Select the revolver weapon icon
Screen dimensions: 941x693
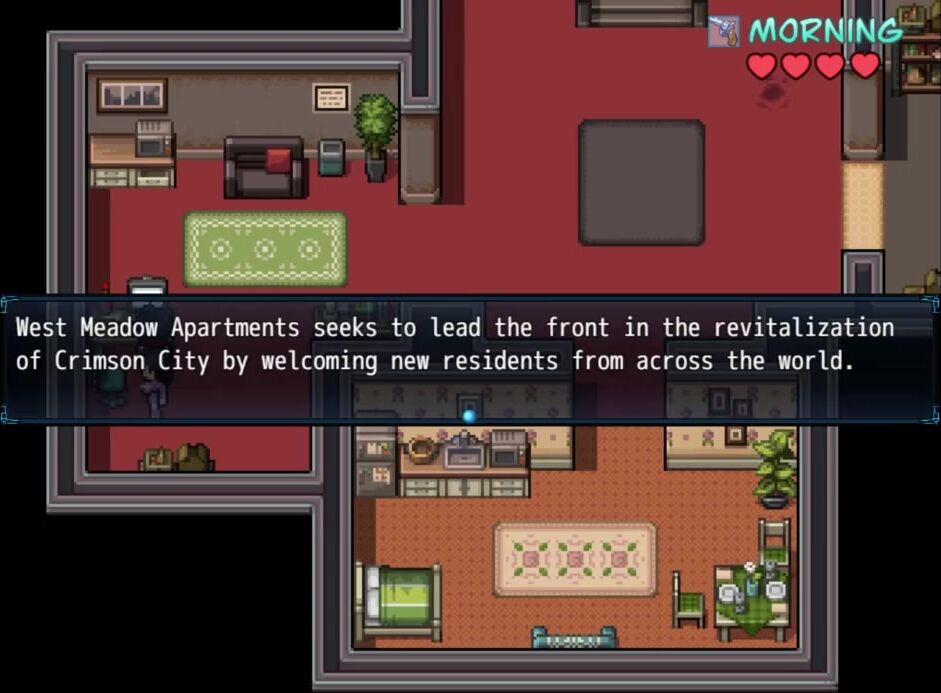tap(724, 31)
